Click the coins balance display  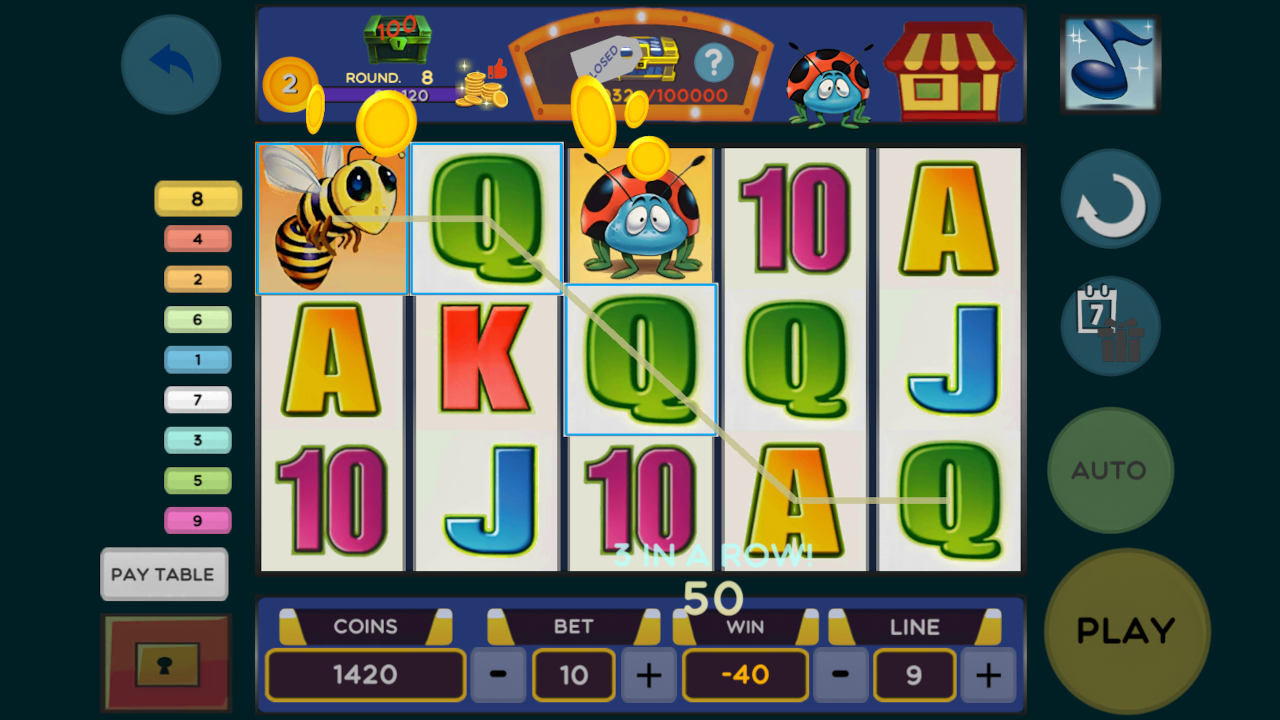365,675
